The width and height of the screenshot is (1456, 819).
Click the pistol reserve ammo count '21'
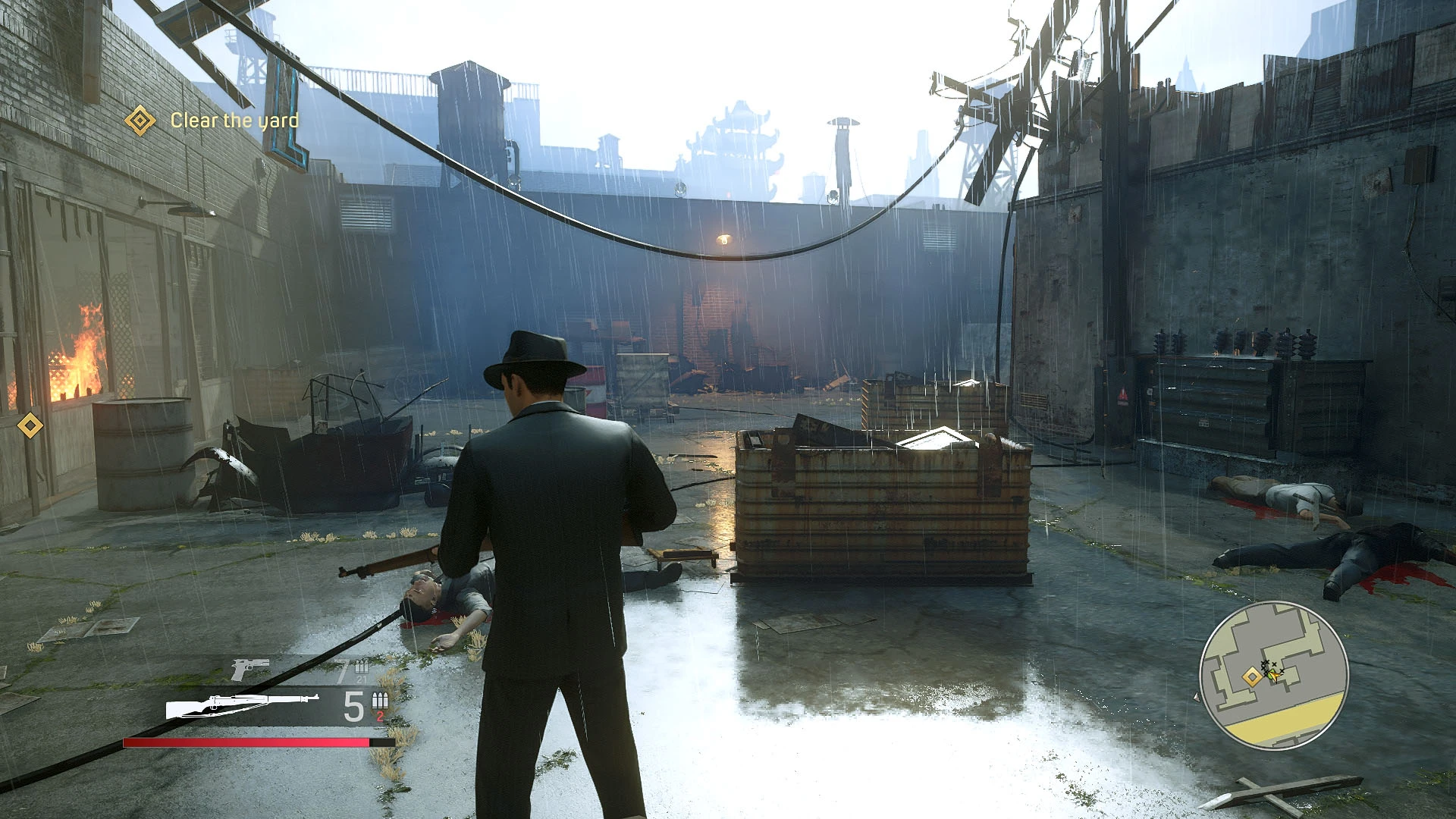tap(360, 679)
